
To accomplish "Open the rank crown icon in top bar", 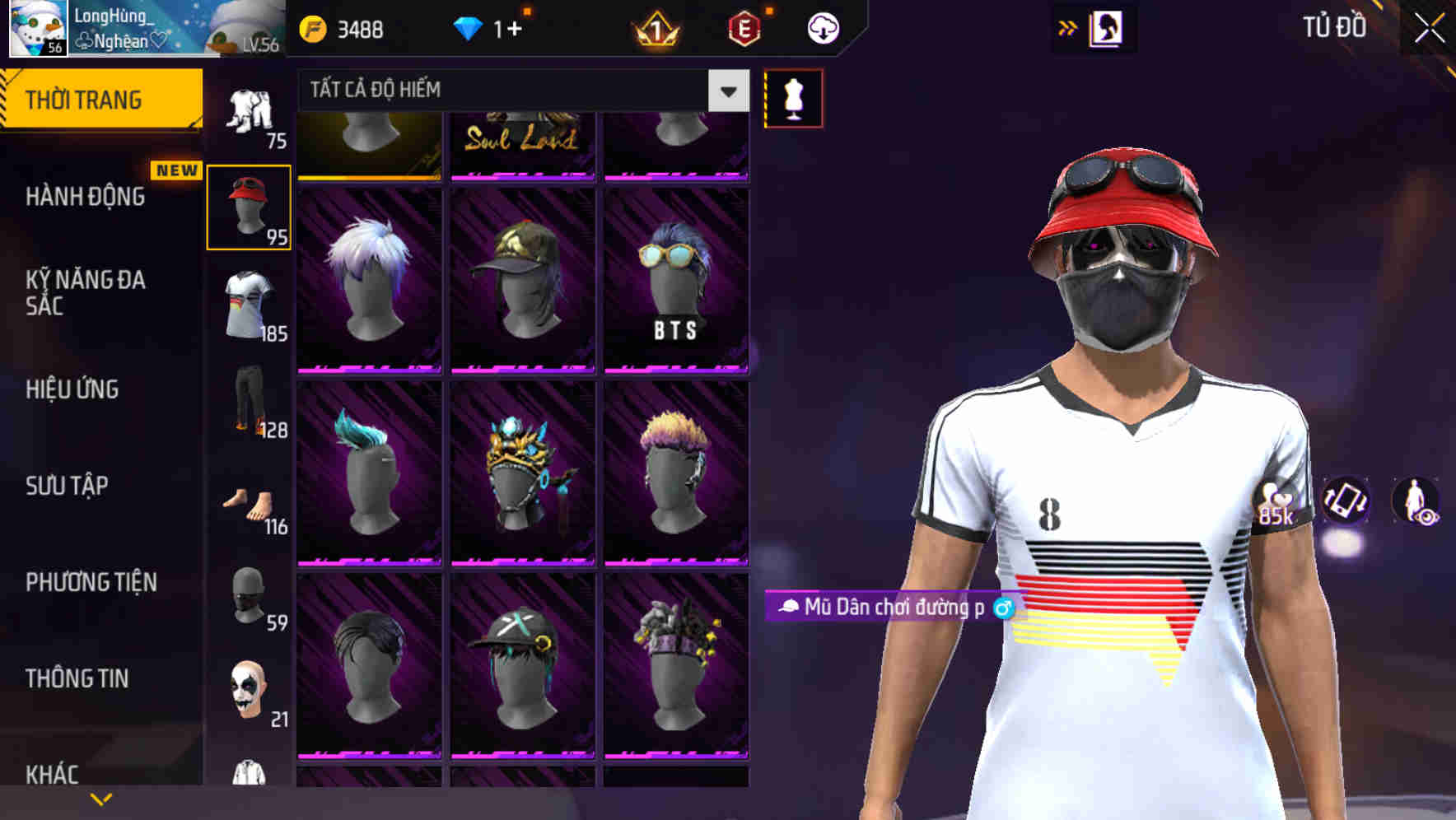I will [655, 27].
